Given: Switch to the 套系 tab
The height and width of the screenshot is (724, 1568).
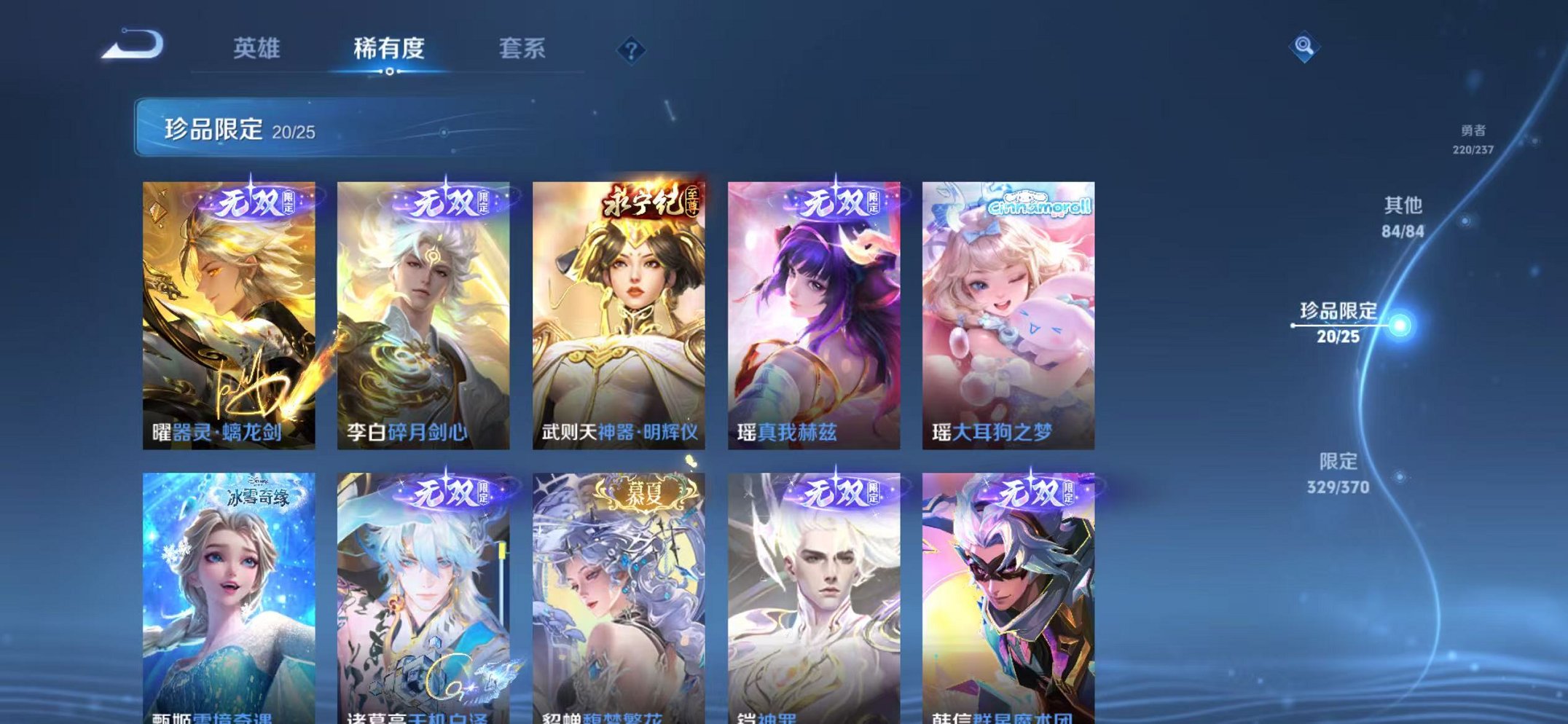Looking at the screenshot, I should point(523,48).
